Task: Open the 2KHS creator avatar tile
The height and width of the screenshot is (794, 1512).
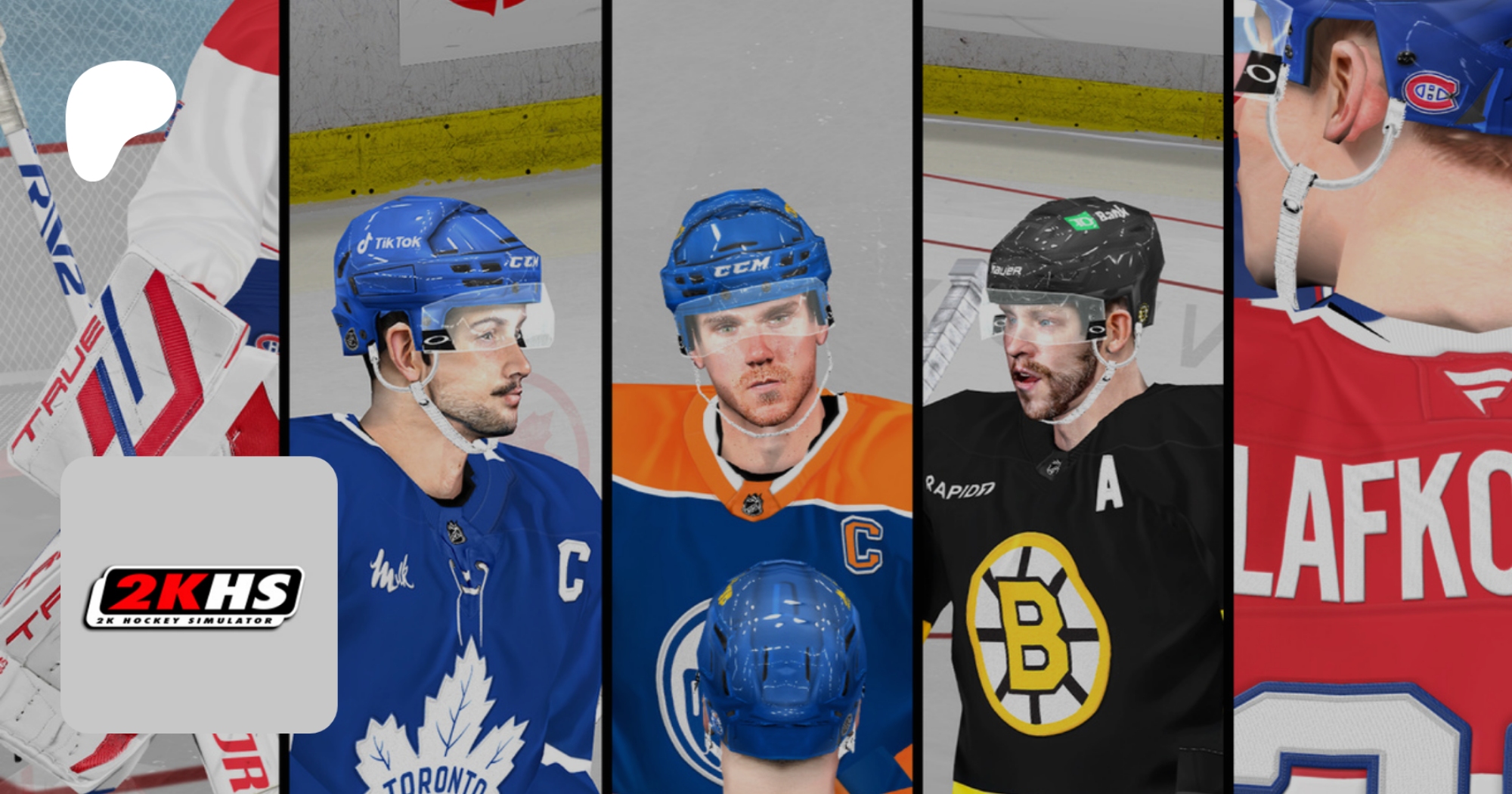Action: (x=199, y=594)
